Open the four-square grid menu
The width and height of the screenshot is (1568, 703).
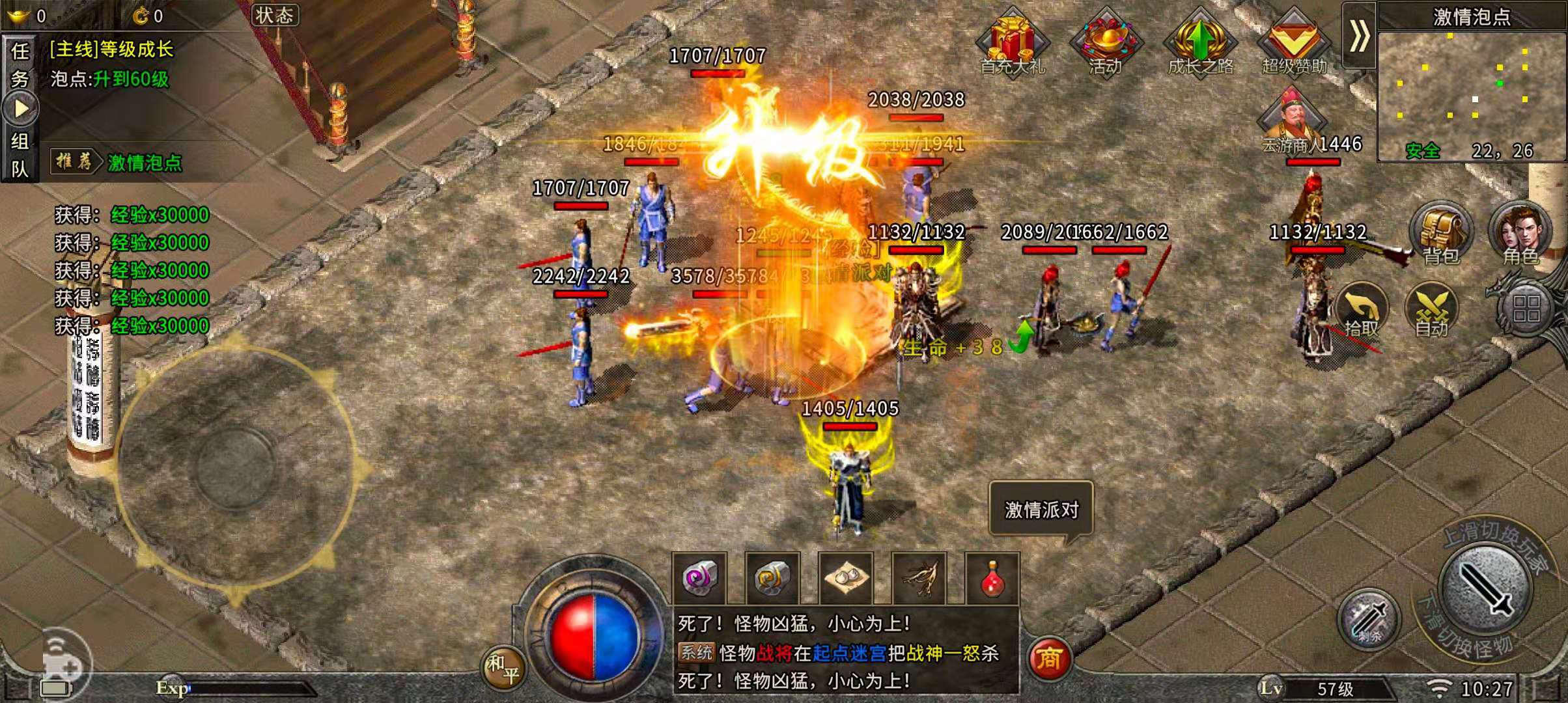coord(1526,309)
